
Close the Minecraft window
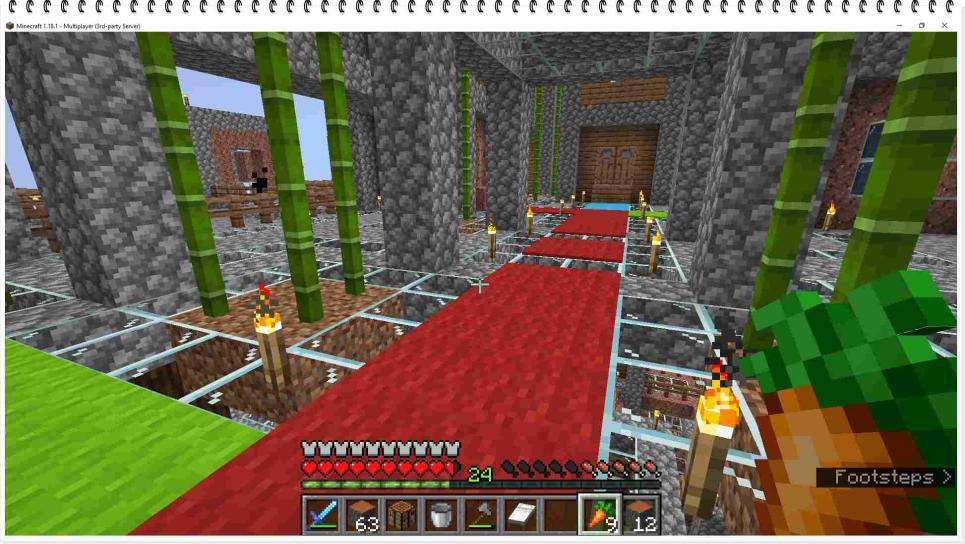point(944,25)
